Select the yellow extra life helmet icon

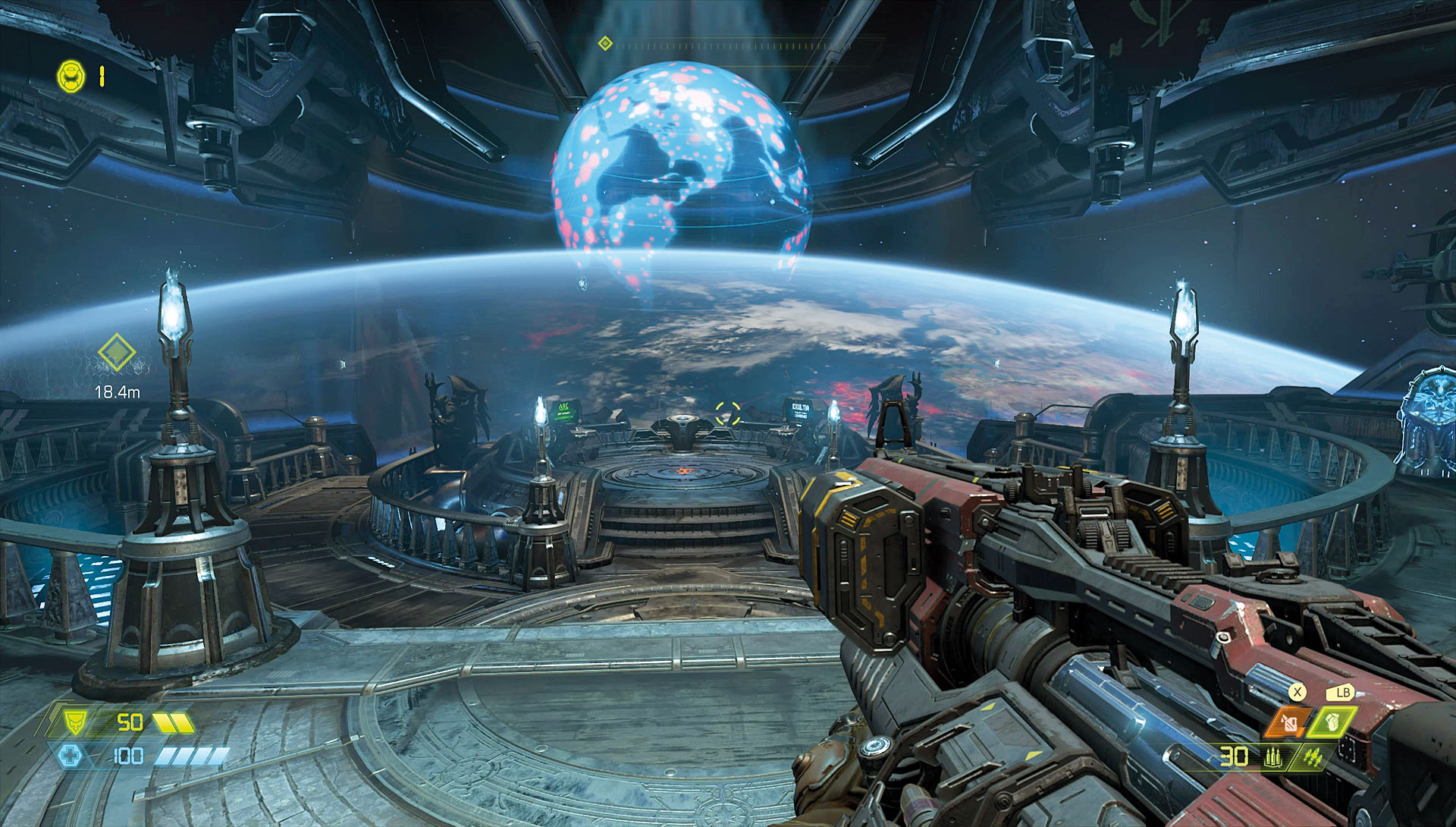(69, 76)
